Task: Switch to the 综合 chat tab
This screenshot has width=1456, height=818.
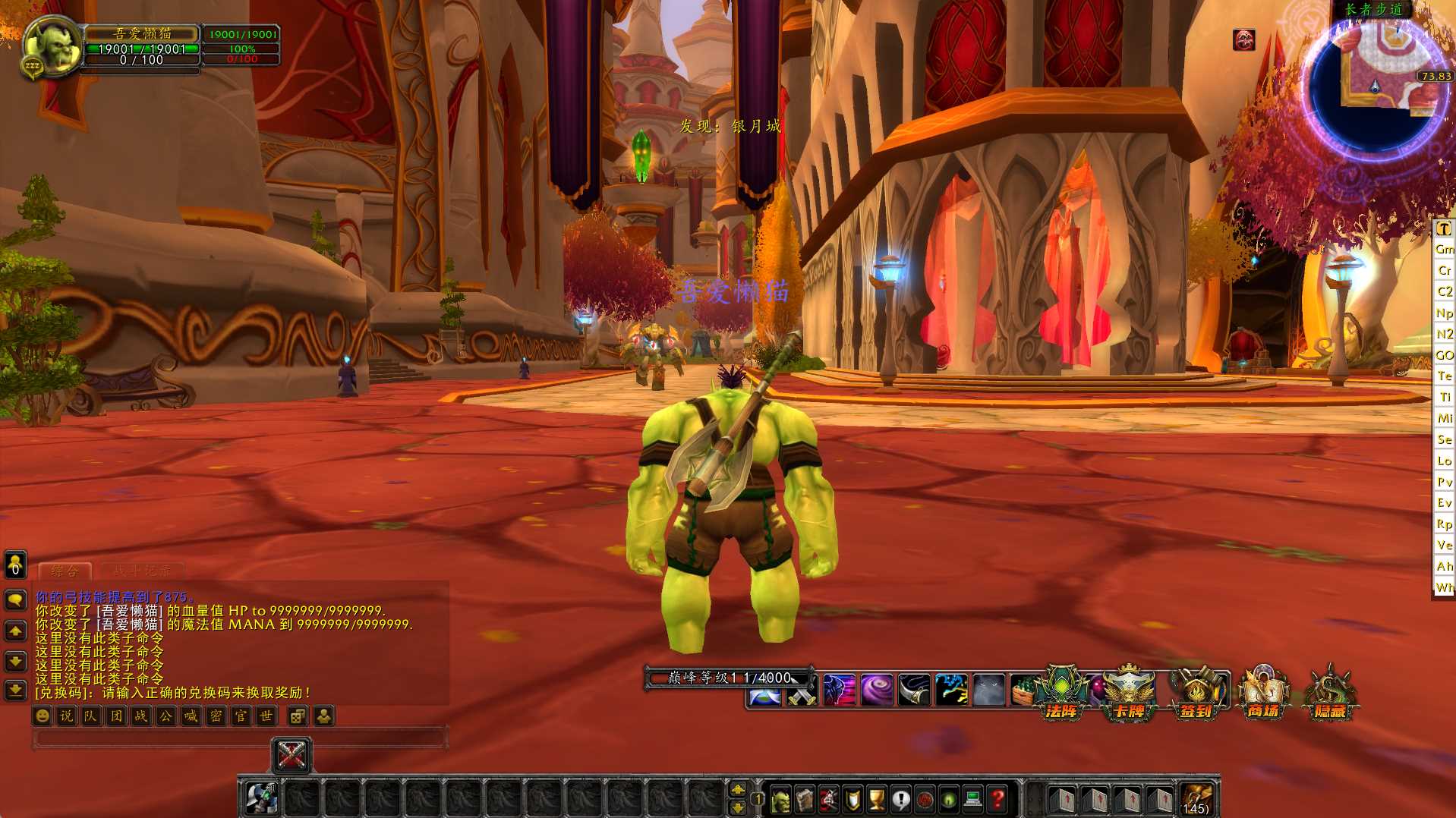Action: pos(65,571)
